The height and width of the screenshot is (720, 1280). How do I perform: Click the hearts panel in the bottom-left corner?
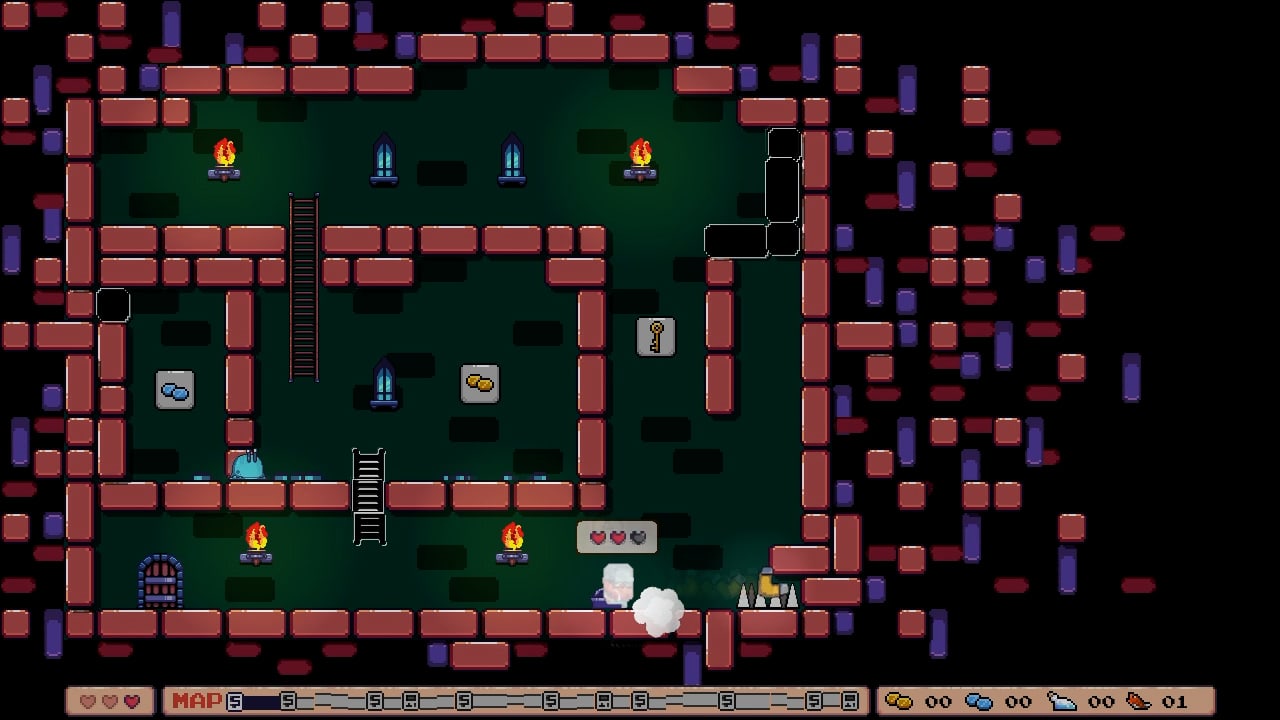click(108, 702)
